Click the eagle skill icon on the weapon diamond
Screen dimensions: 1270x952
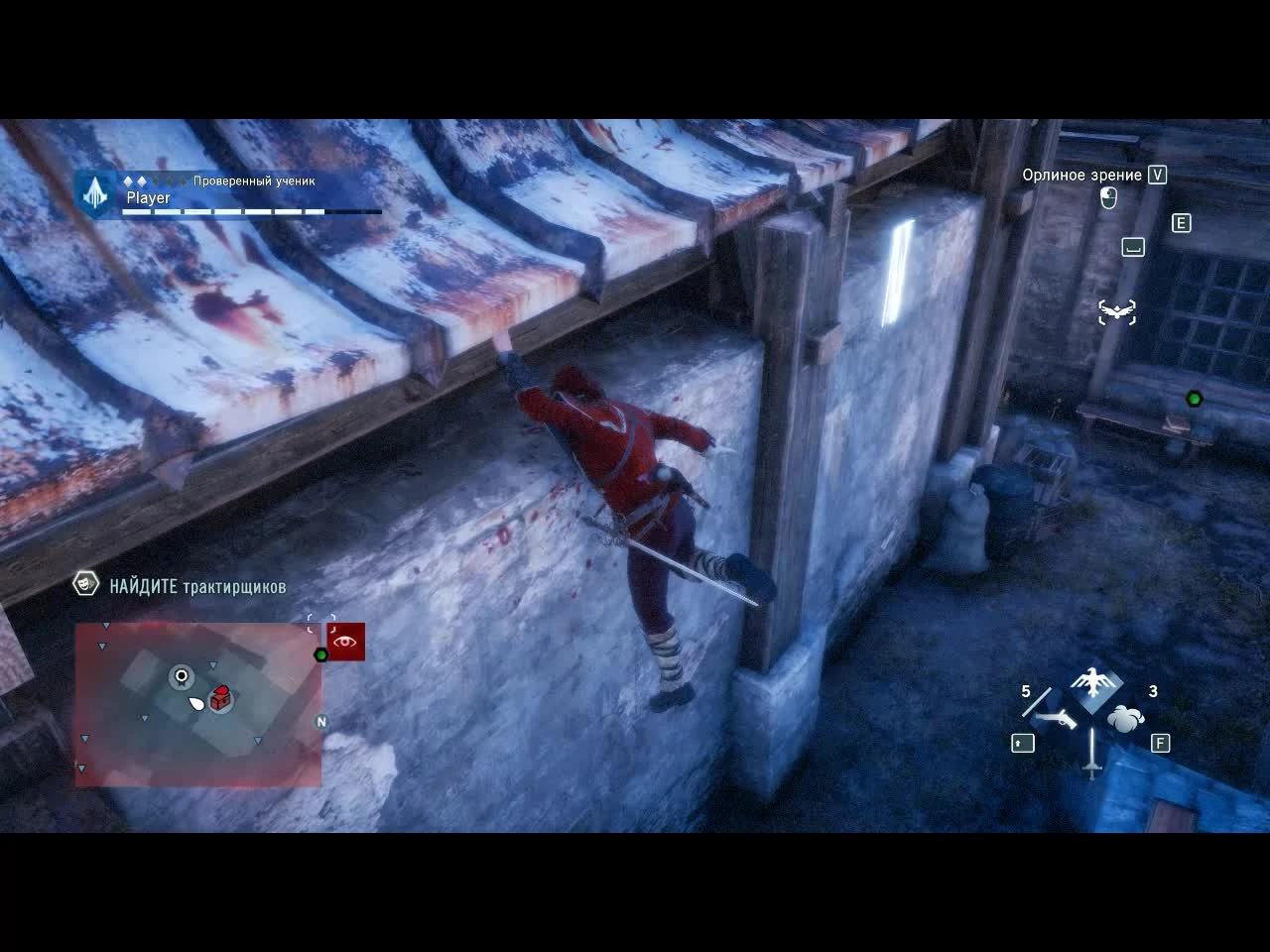(1091, 682)
